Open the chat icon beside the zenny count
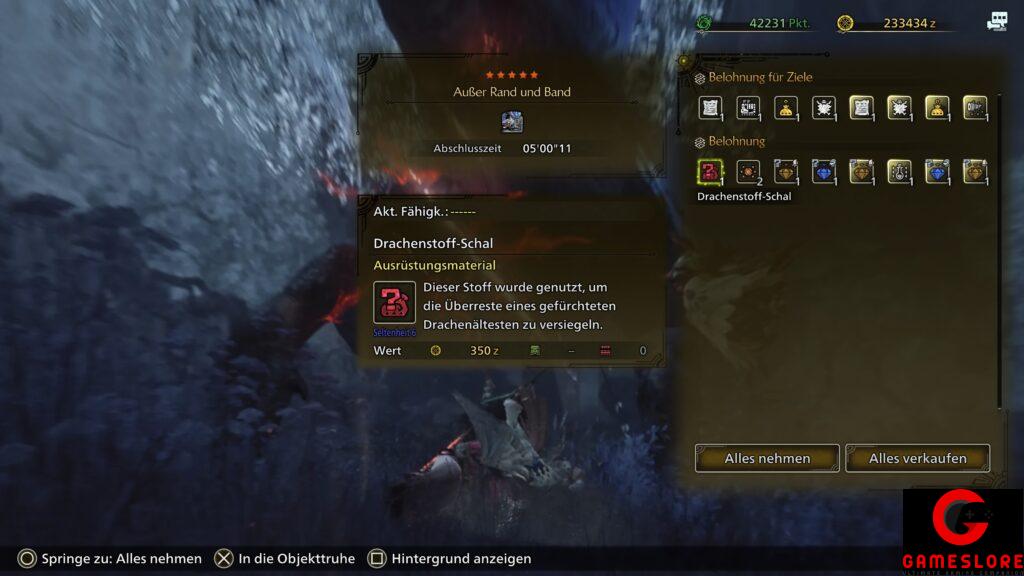 tap(997, 22)
